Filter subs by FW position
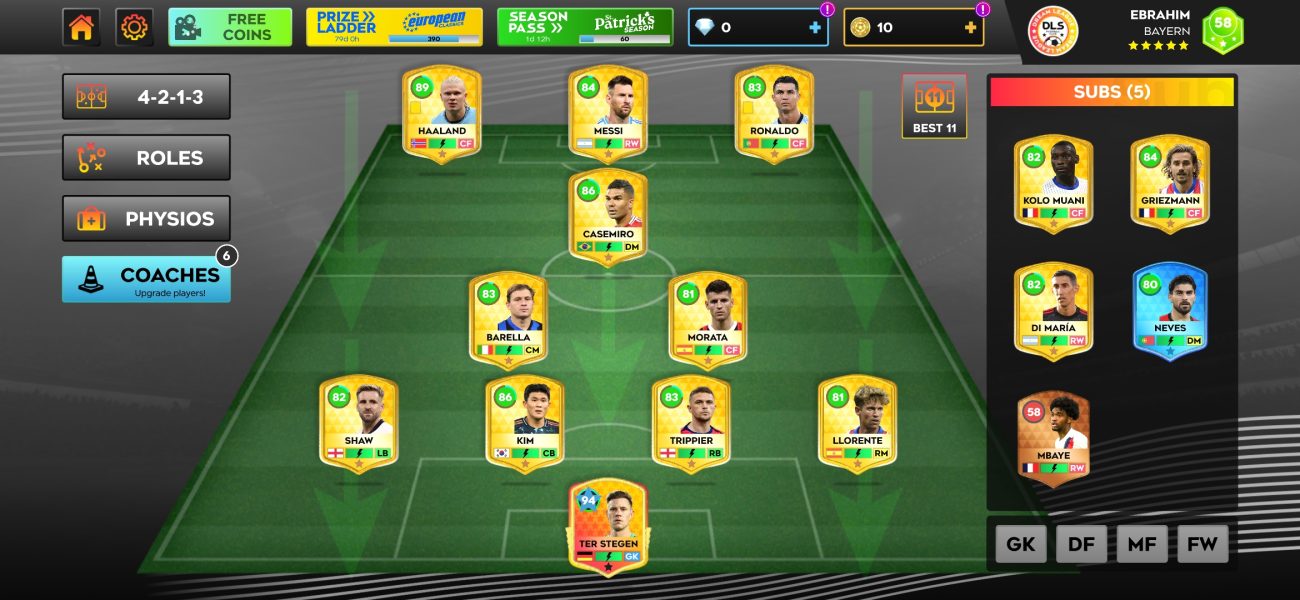Screen dimensions: 1300x600 pyautogui.click(x=1203, y=545)
